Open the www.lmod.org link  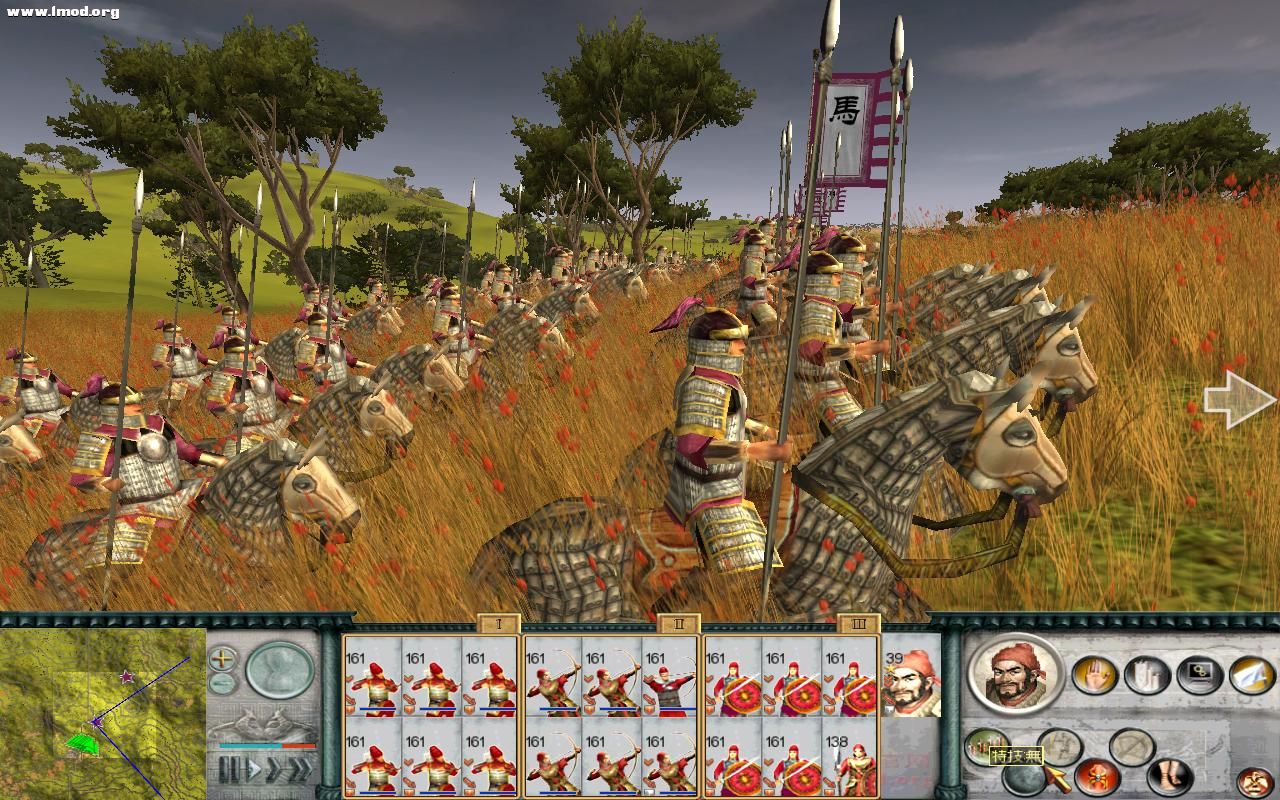pos(60,10)
